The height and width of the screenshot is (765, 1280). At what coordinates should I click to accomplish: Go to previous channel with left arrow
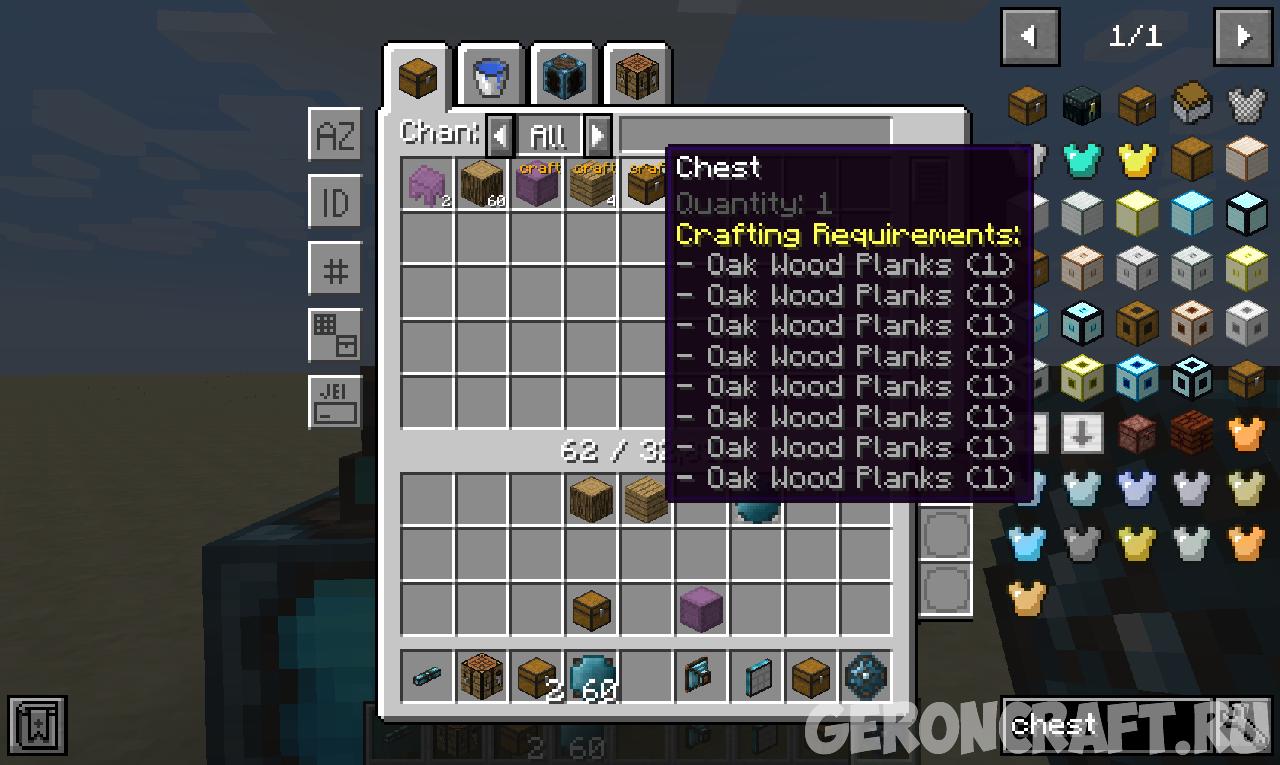501,134
